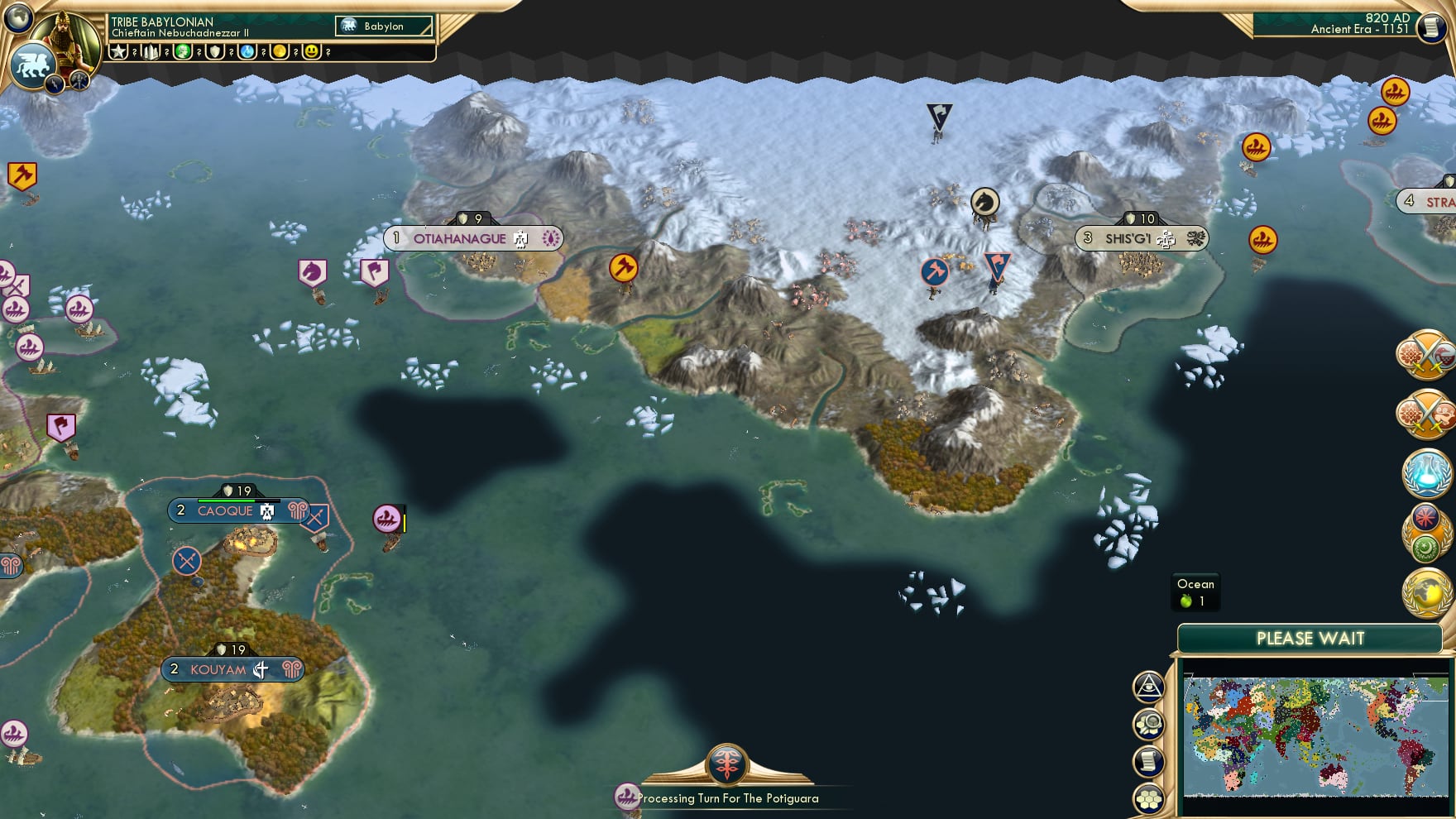
Task: Select the Caoque city label
Action: (224, 511)
